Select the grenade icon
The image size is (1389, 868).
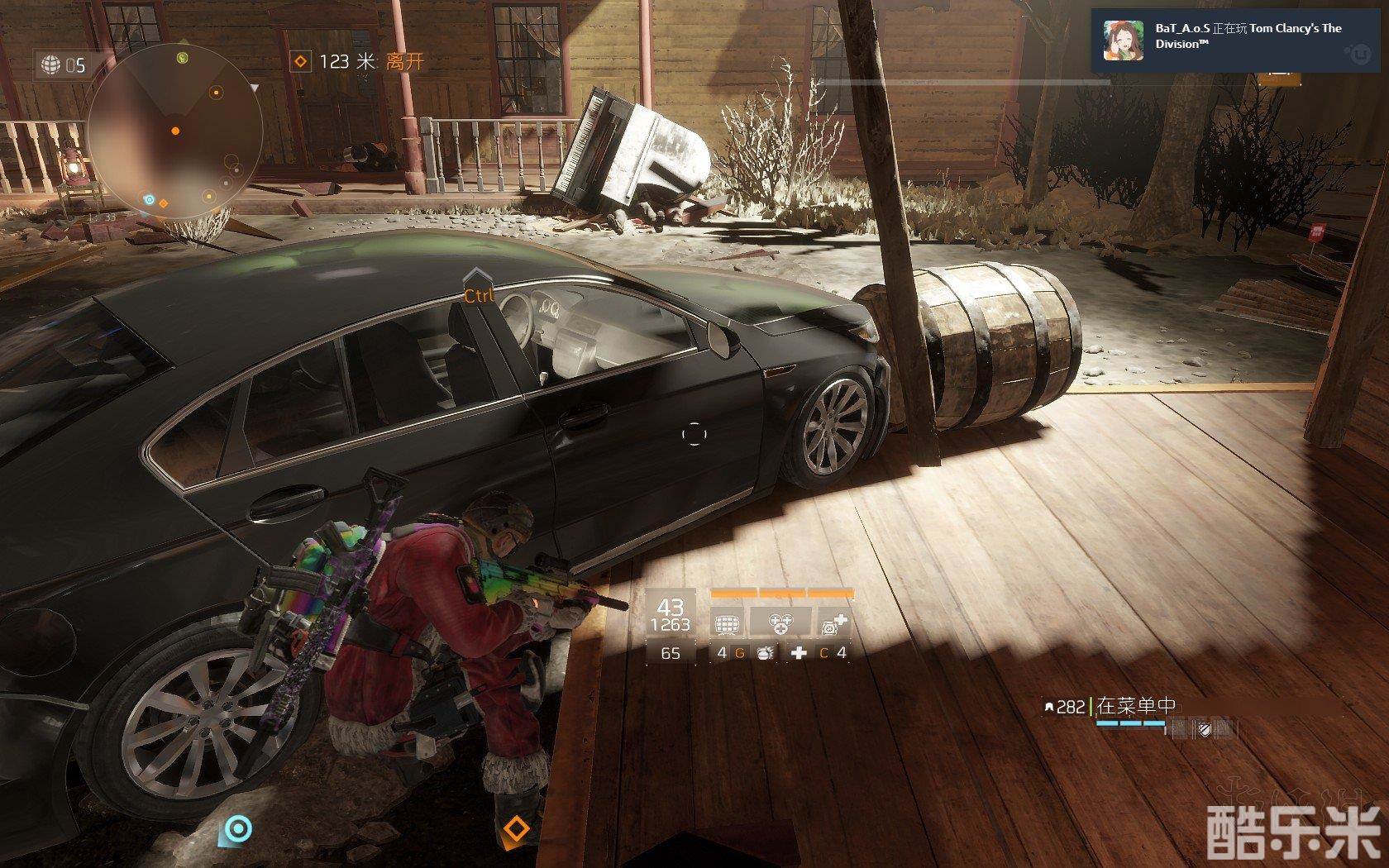(766, 653)
